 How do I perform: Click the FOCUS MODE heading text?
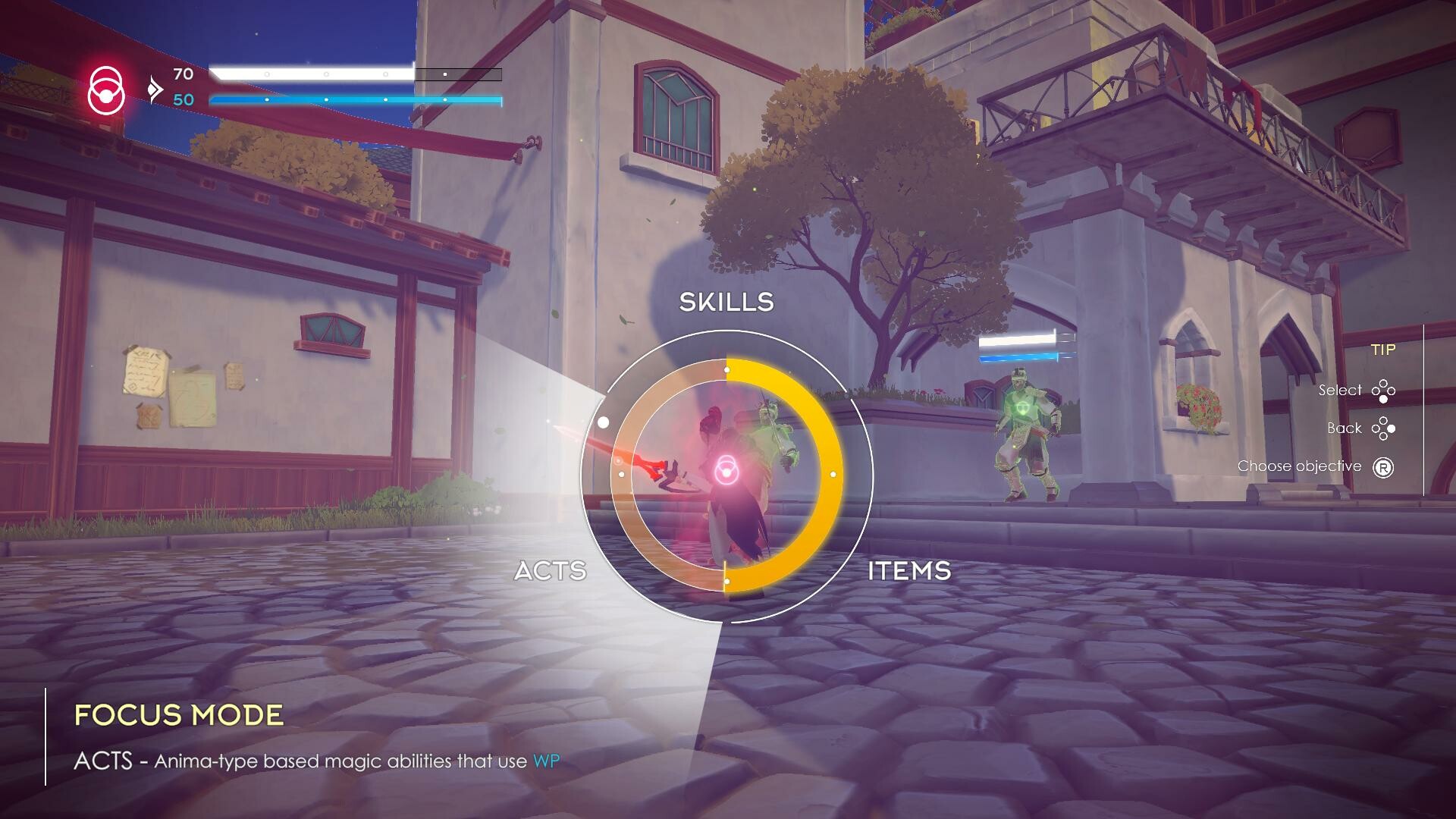pyautogui.click(x=178, y=714)
